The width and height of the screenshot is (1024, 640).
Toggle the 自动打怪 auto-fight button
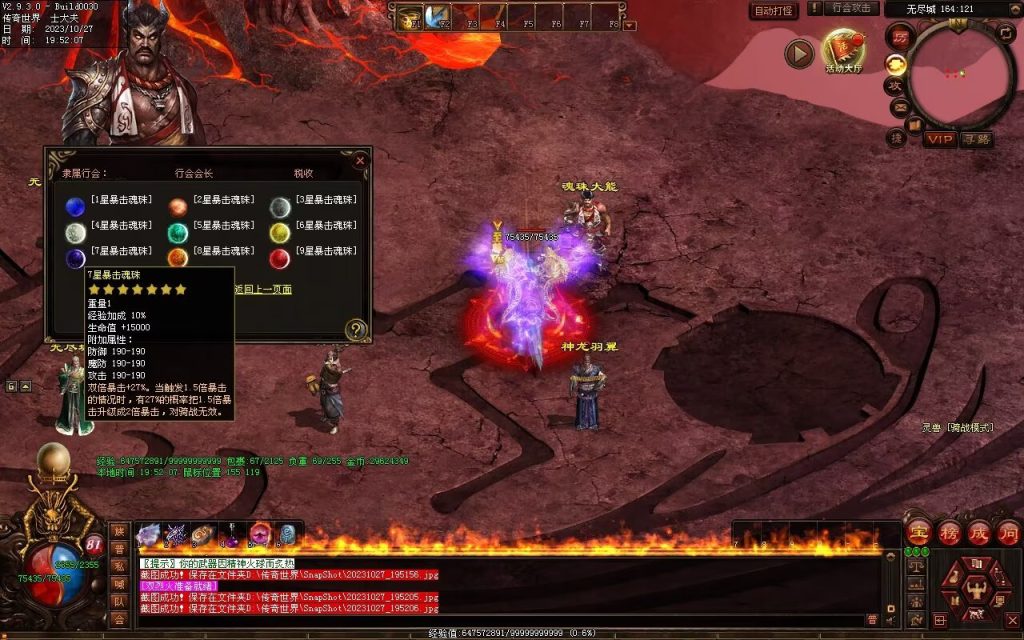pyautogui.click(x=773, y=11)
